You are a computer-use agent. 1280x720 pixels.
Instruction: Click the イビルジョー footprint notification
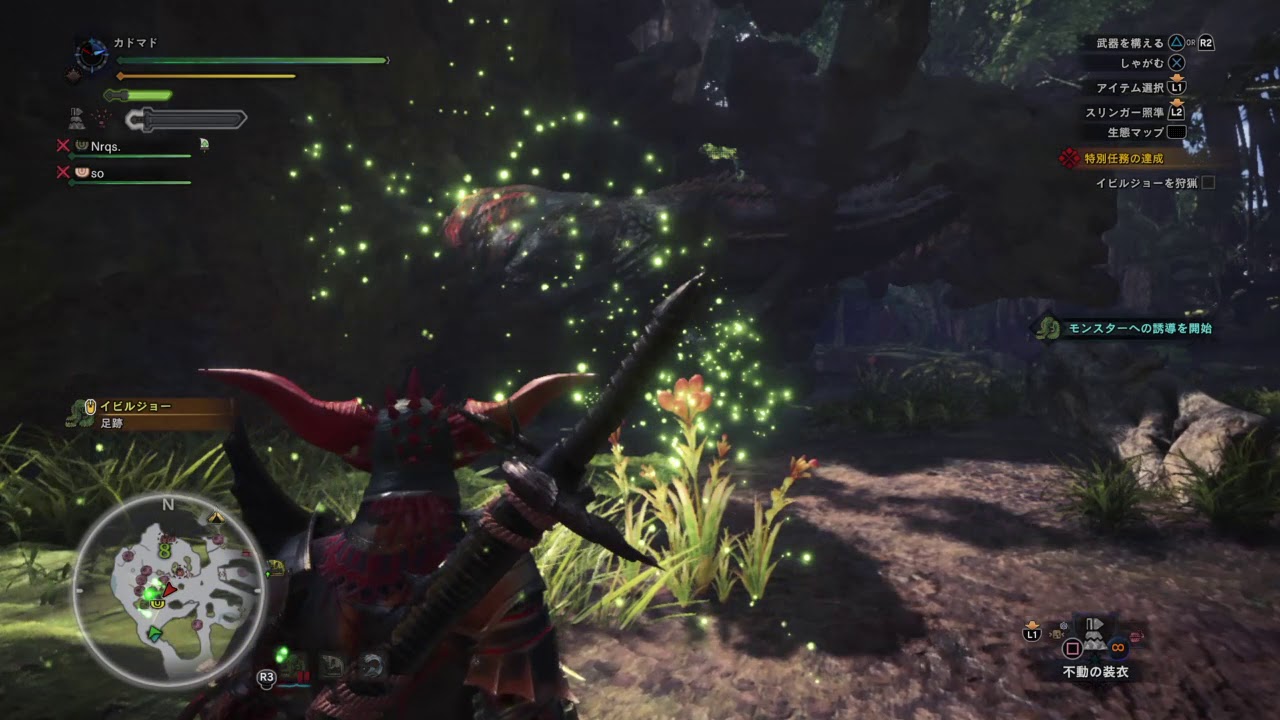pos(135,414)
